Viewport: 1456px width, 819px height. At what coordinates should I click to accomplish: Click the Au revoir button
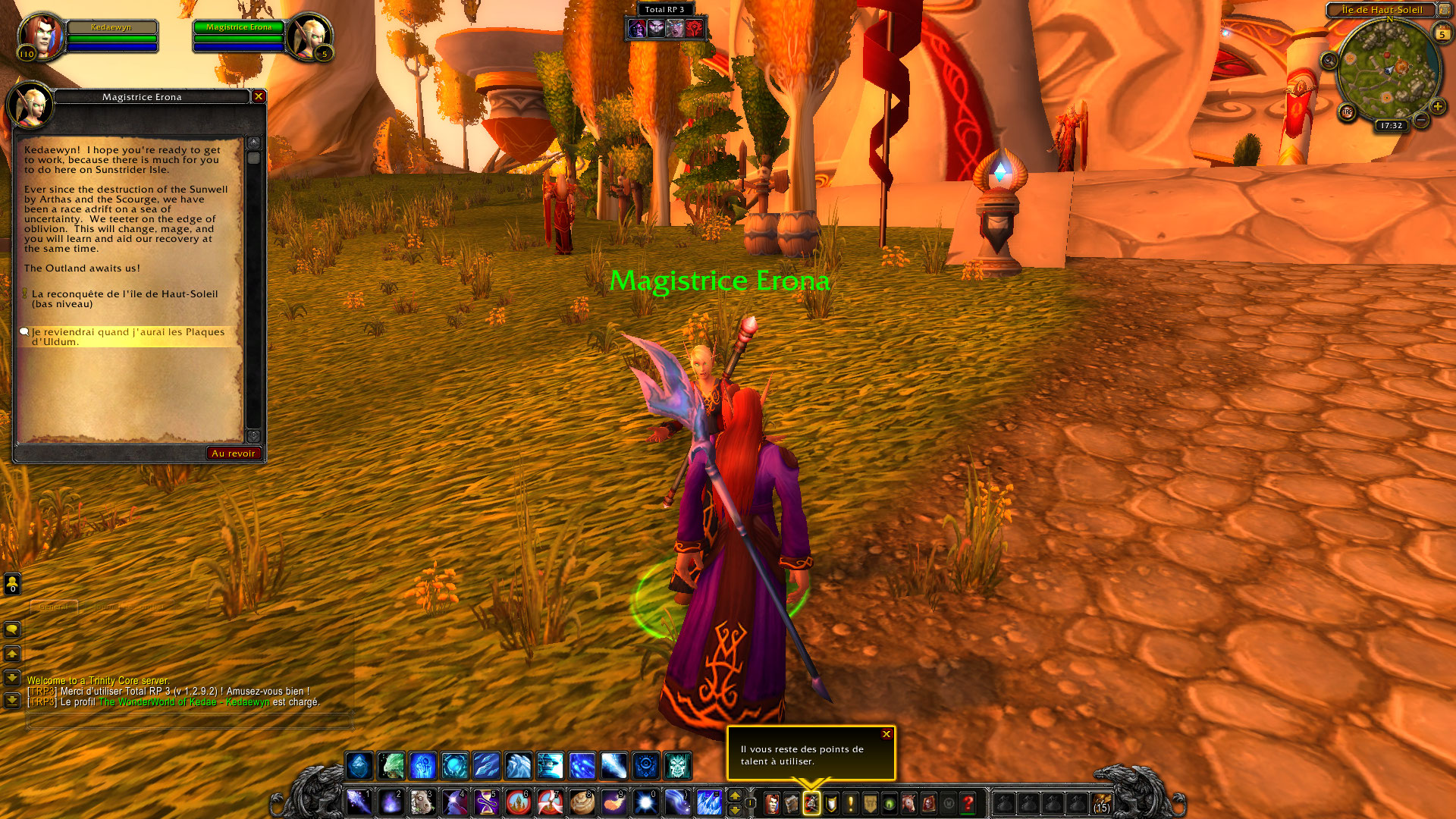(234, 453)
